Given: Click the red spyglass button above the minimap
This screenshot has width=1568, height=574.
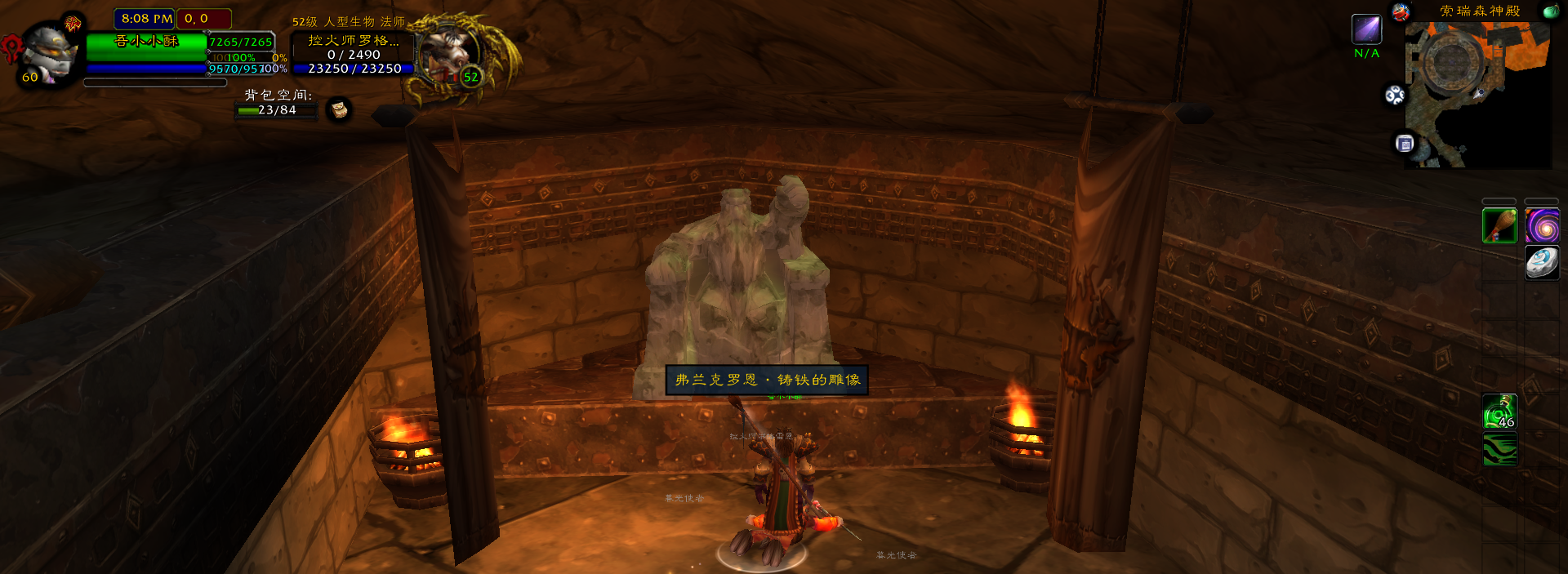Looking at the screenshot, I should pyautogui.click(x=1401, y=12).
